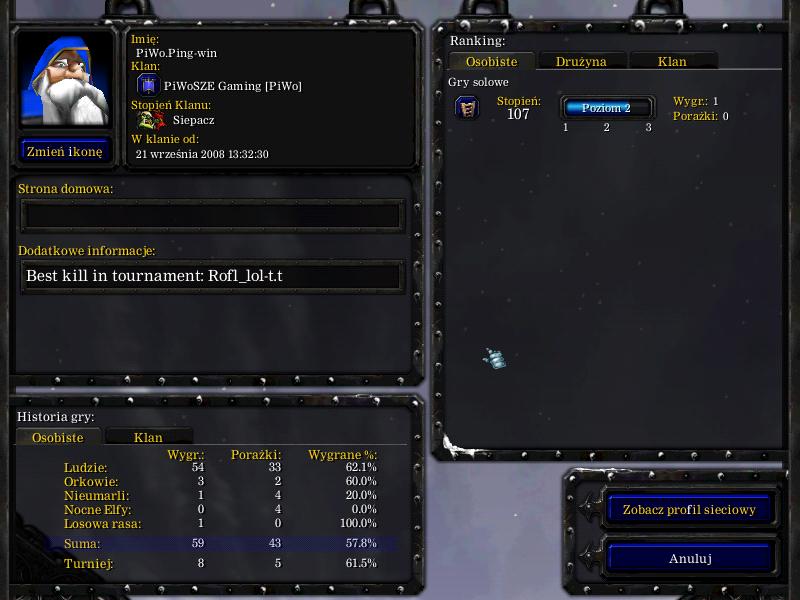Cancel with the Anuluj button

coord(689,559)
